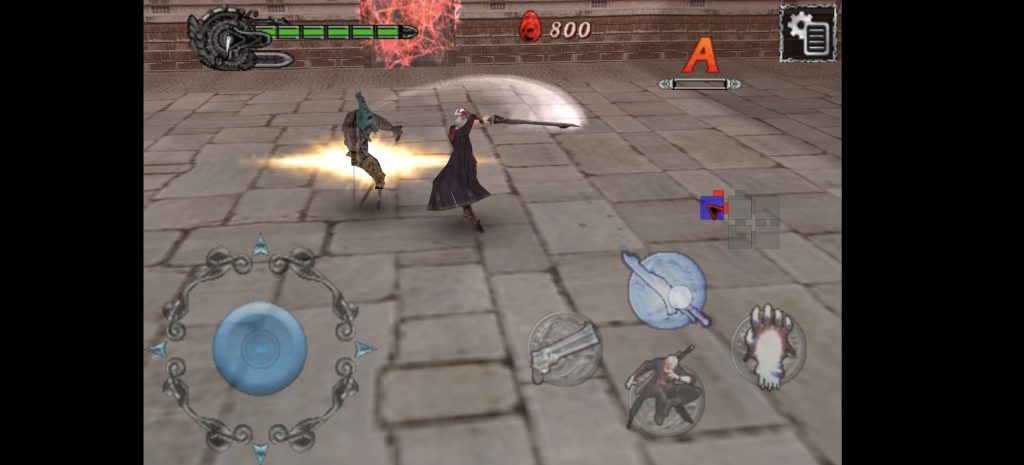Viewport: 1024px width, 465px height.
Task: Tap the sword attack button
Action: (x=667, y=289)
